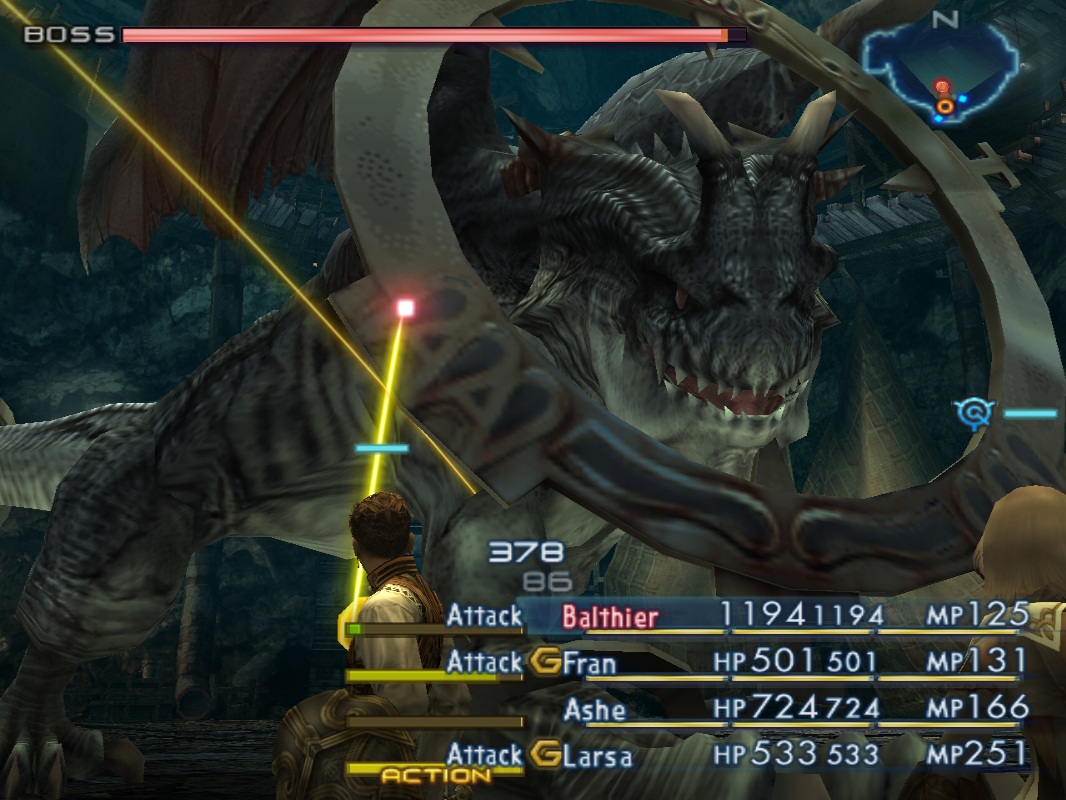Select Balthier in the party list
The width and height of the screenshot is (1066, 800).
point(610,616)
